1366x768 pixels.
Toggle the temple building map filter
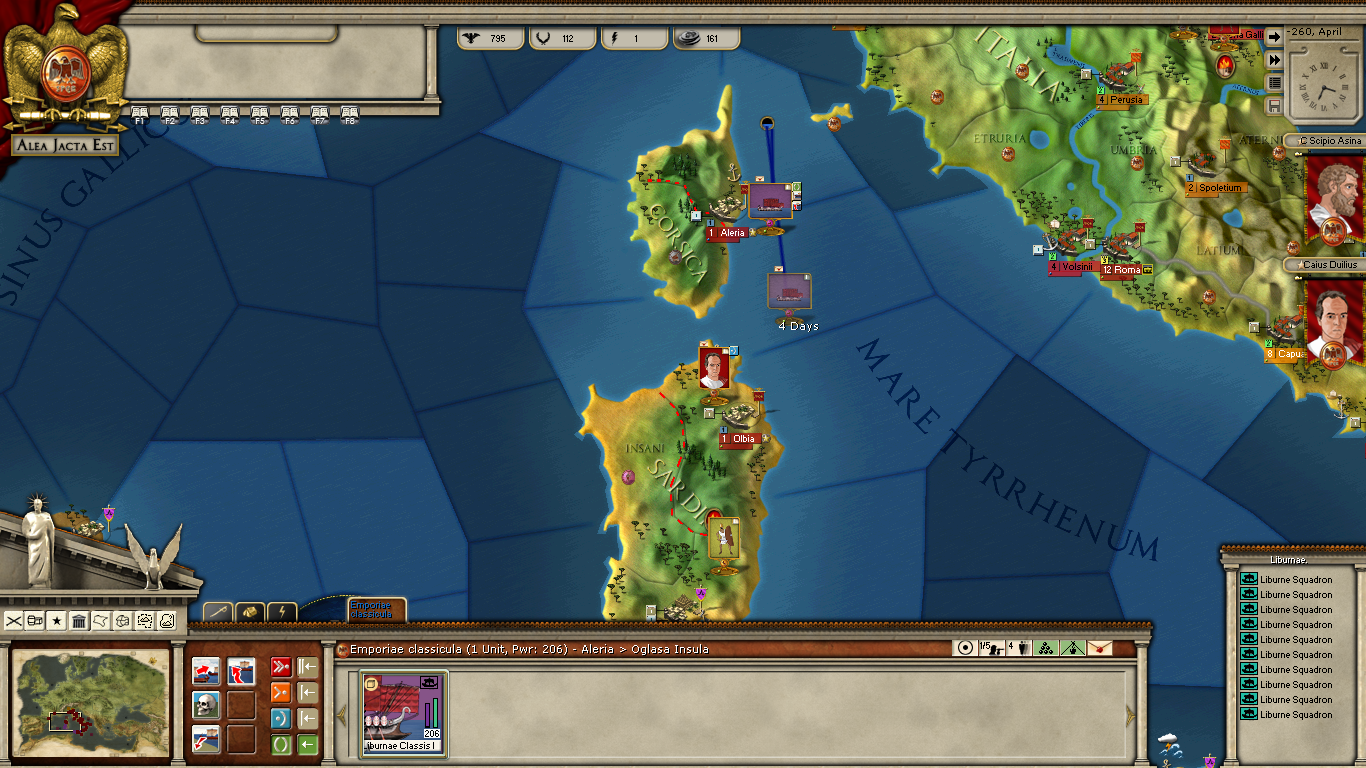pos(79,621)
